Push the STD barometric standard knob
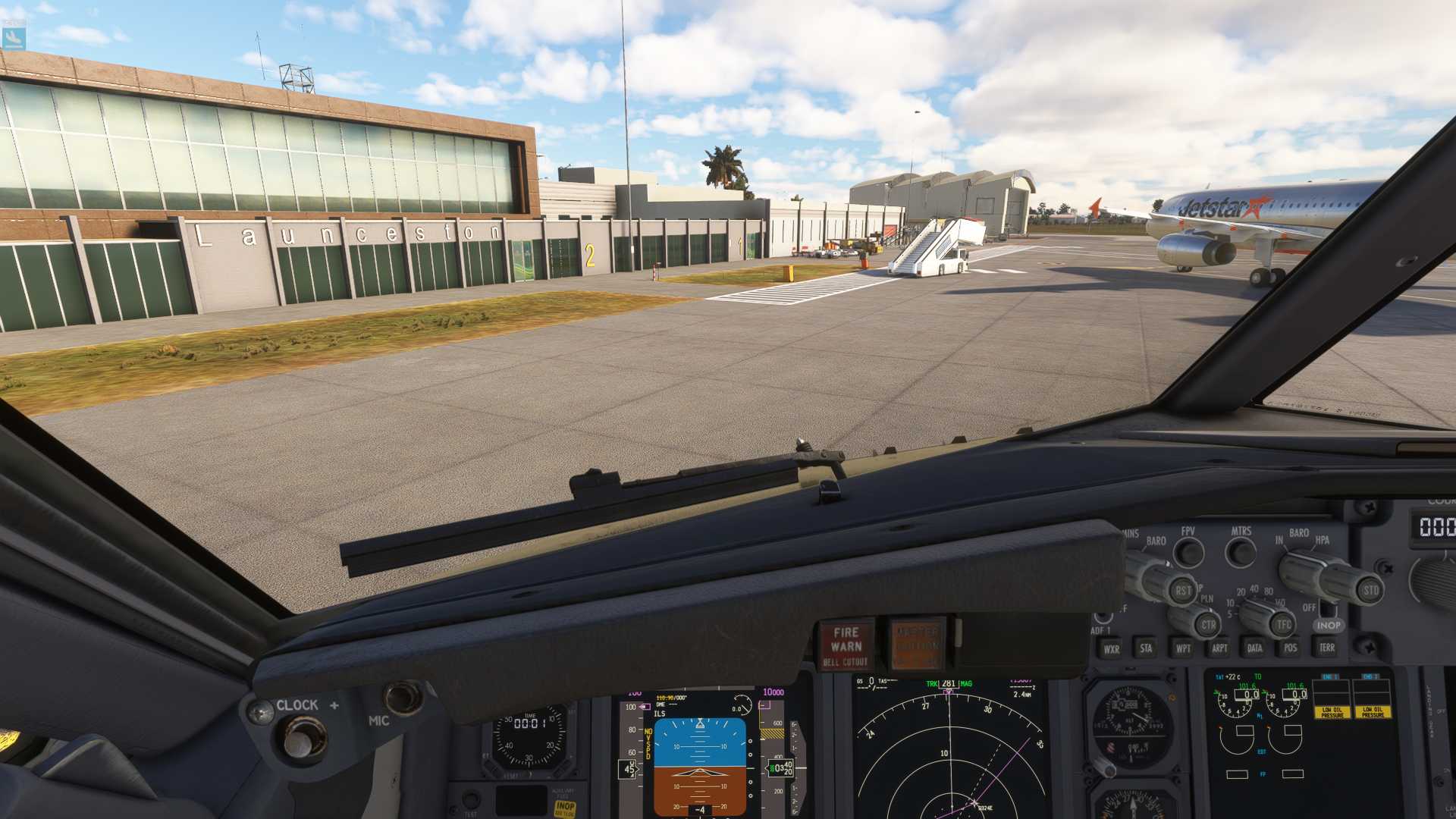This screenshot has width=1456, height=819. click(1370, 590)
